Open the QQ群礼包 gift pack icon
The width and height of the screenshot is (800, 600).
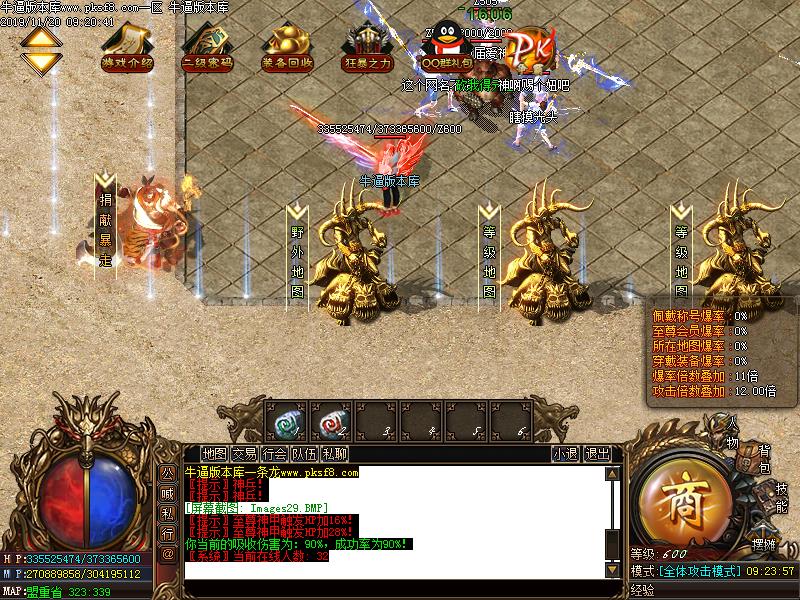pos(446,47)
